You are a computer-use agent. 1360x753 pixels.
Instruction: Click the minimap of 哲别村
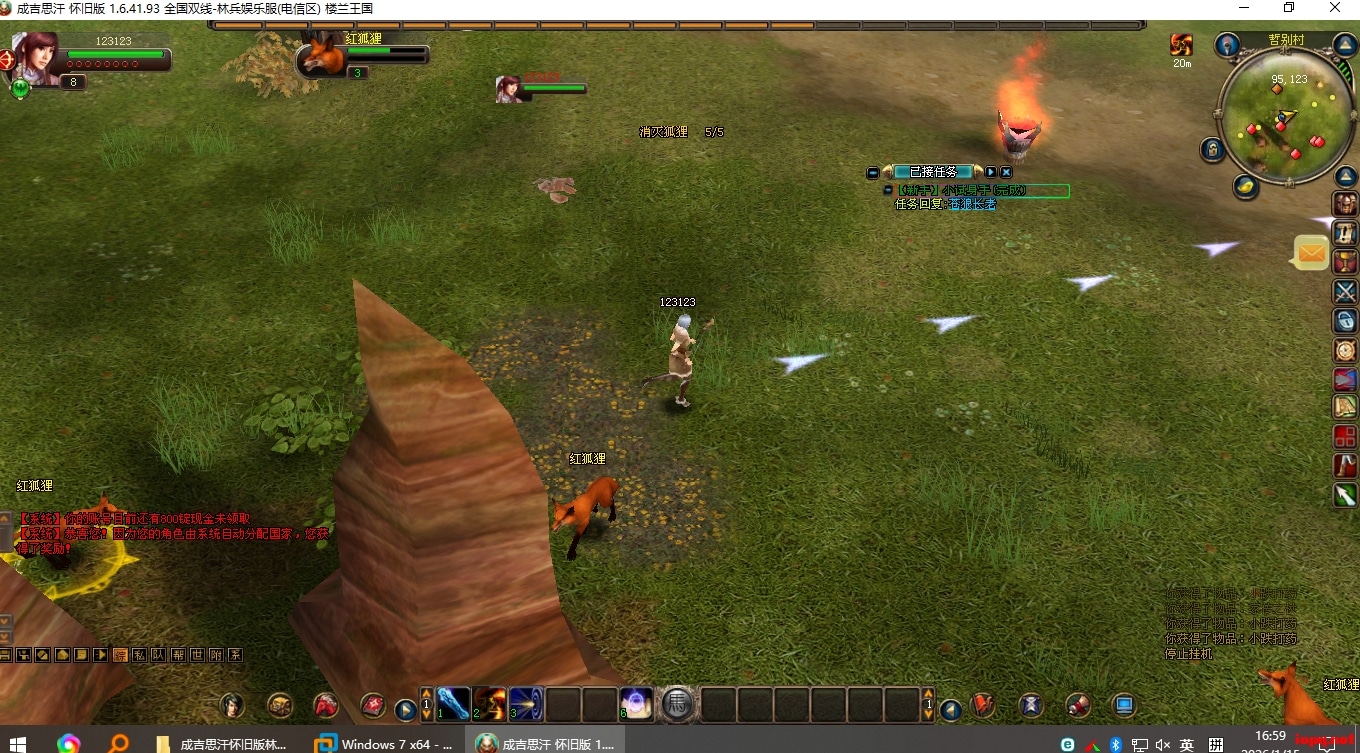tap(1284, 117)
